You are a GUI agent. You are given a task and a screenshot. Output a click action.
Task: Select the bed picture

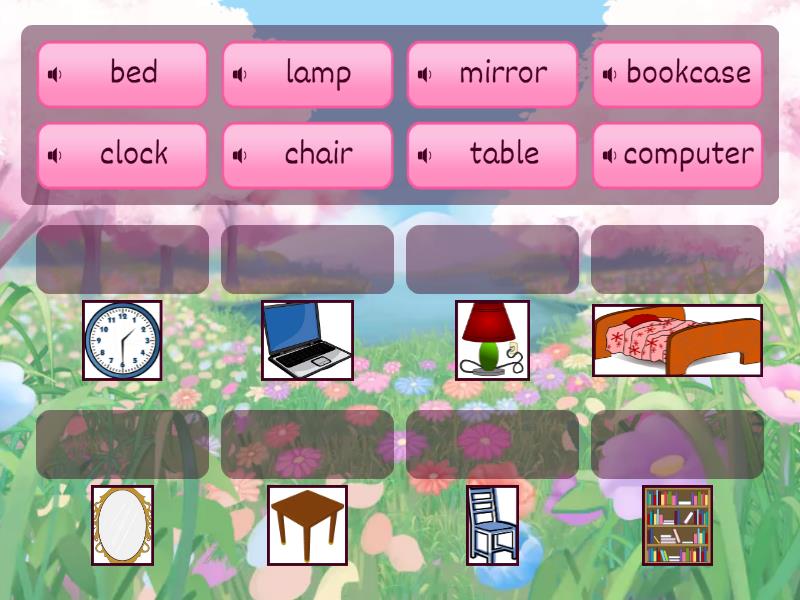click(x=677, y=340)
